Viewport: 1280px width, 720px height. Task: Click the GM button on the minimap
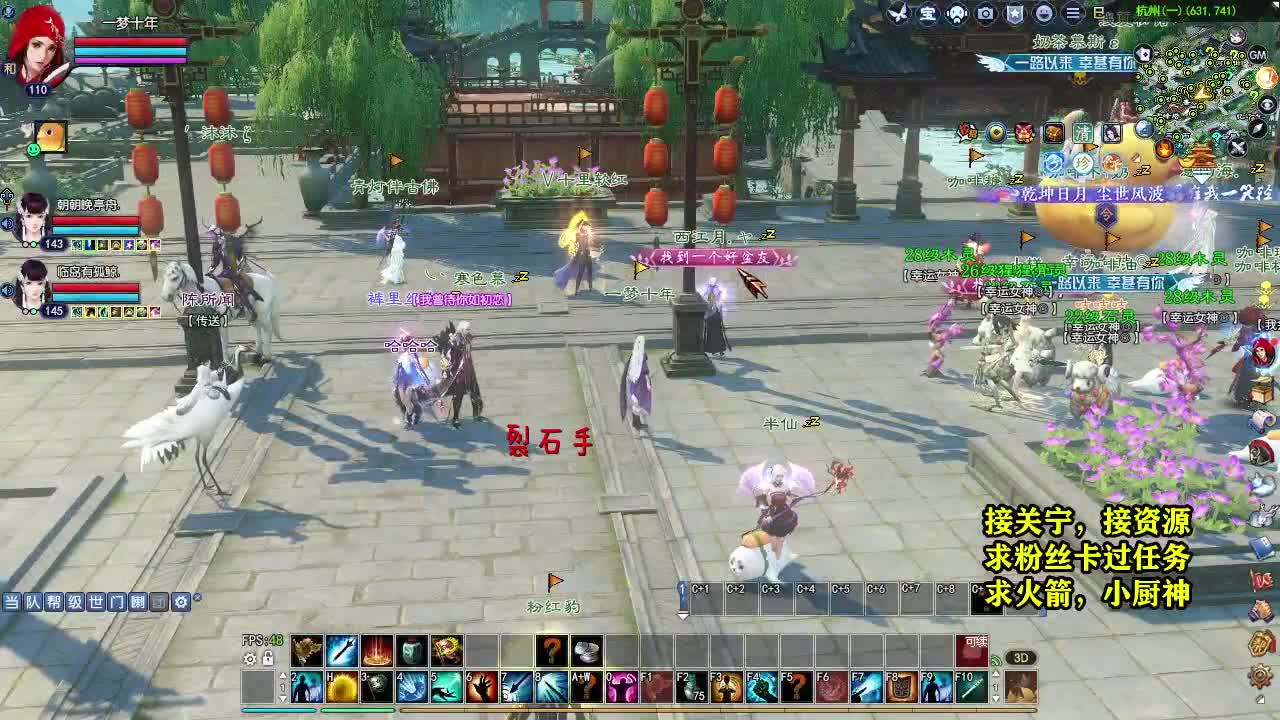[x=1258, y=54]
